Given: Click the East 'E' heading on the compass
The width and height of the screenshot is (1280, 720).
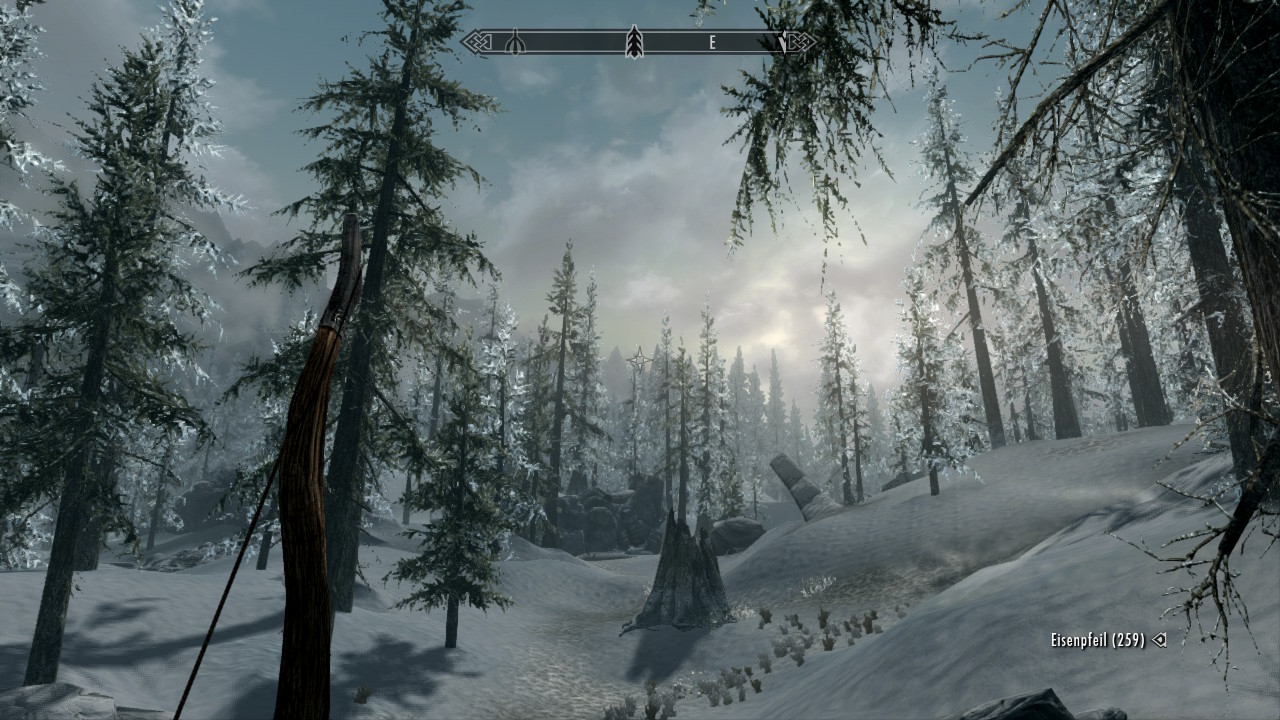Looking at the screenshot, I should click(713, 43).
